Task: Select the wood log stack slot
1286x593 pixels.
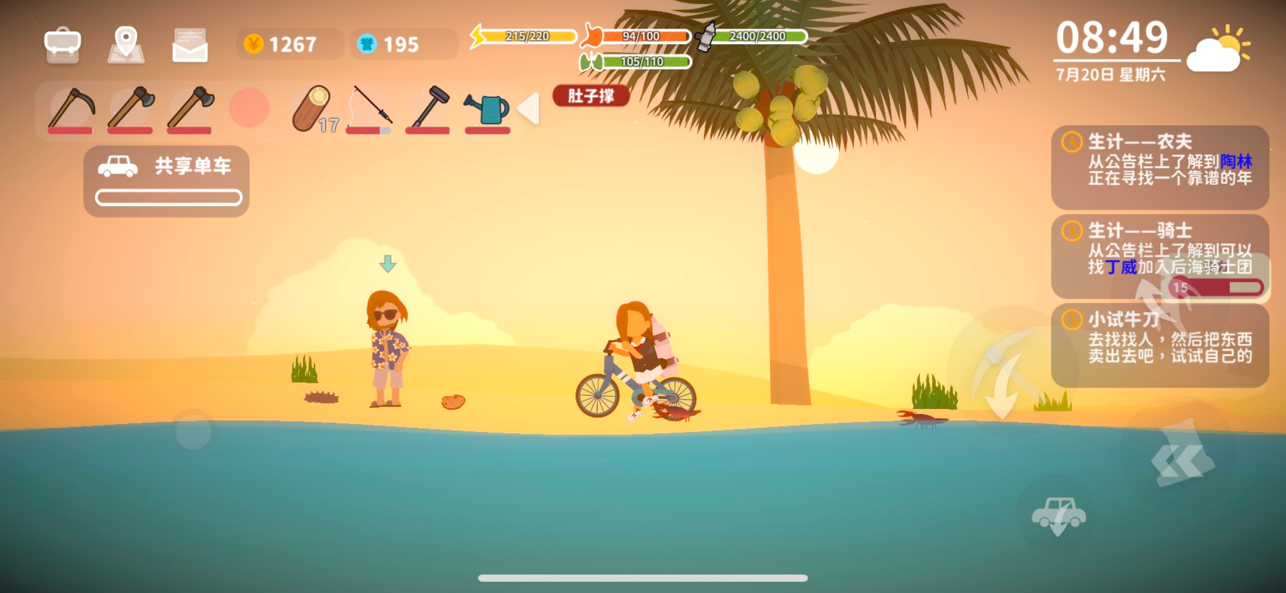Action: (312, 109)
